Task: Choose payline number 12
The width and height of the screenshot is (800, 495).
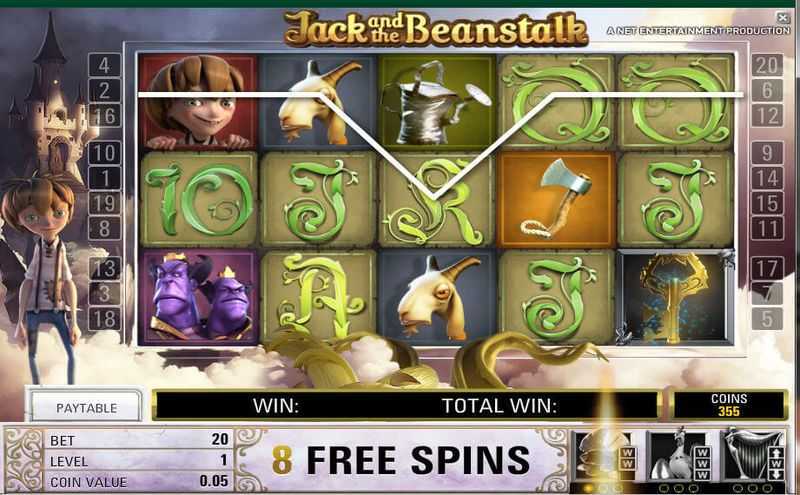Action: [x=767, y=116]
